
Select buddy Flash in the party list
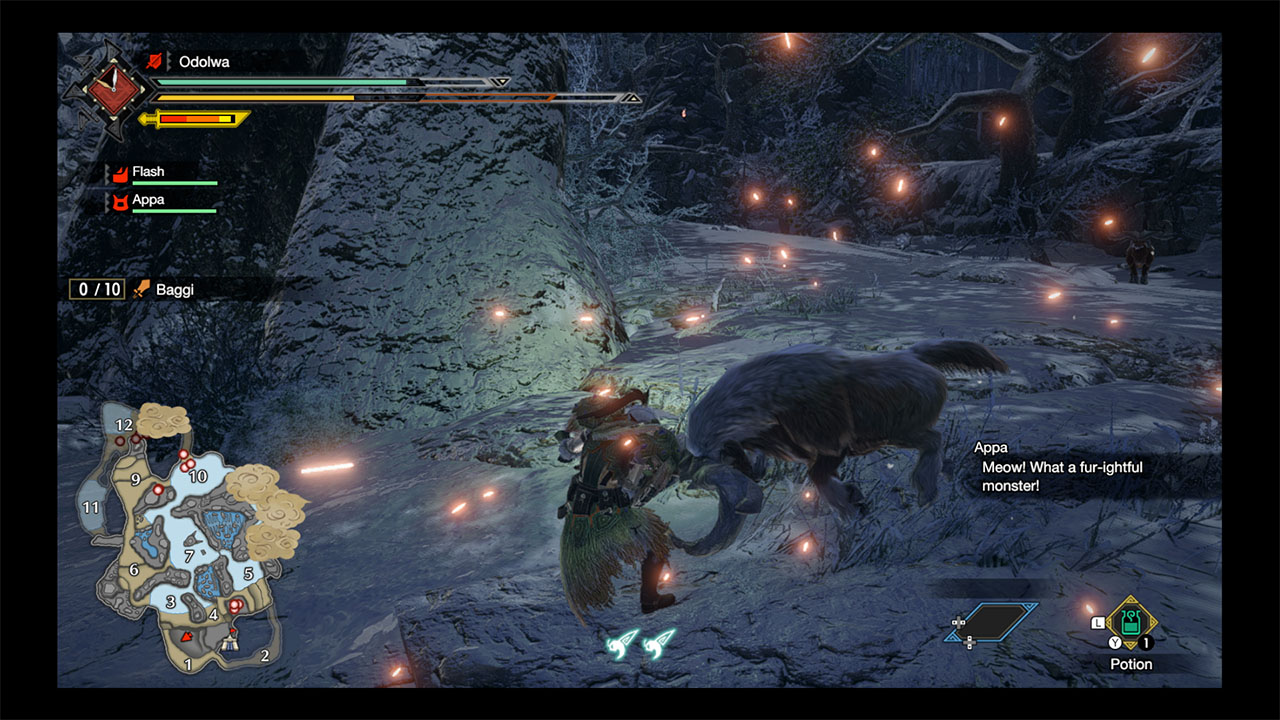(148, 172)
